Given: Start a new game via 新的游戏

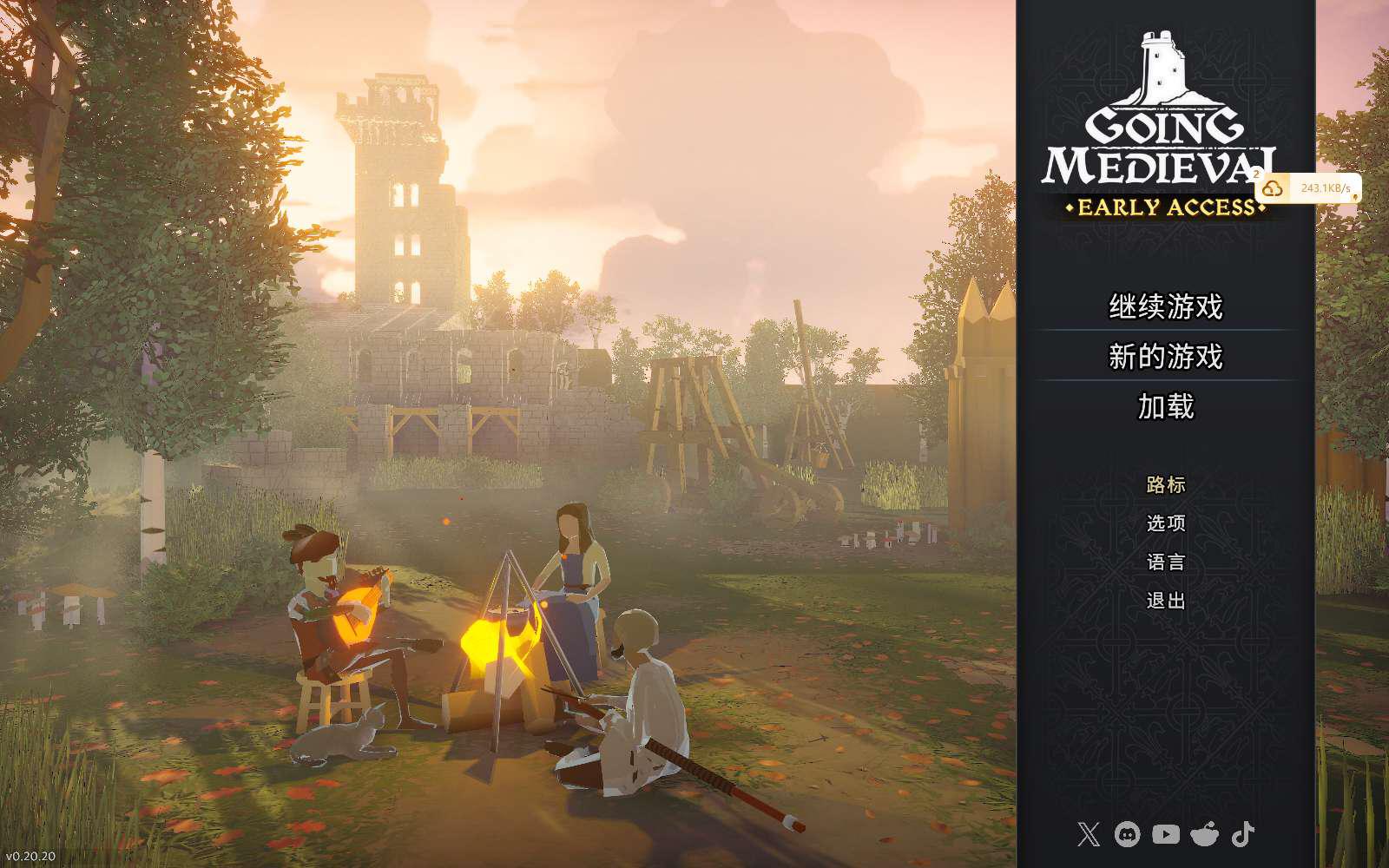Looking at the screenshot, I should (1165, 357).
